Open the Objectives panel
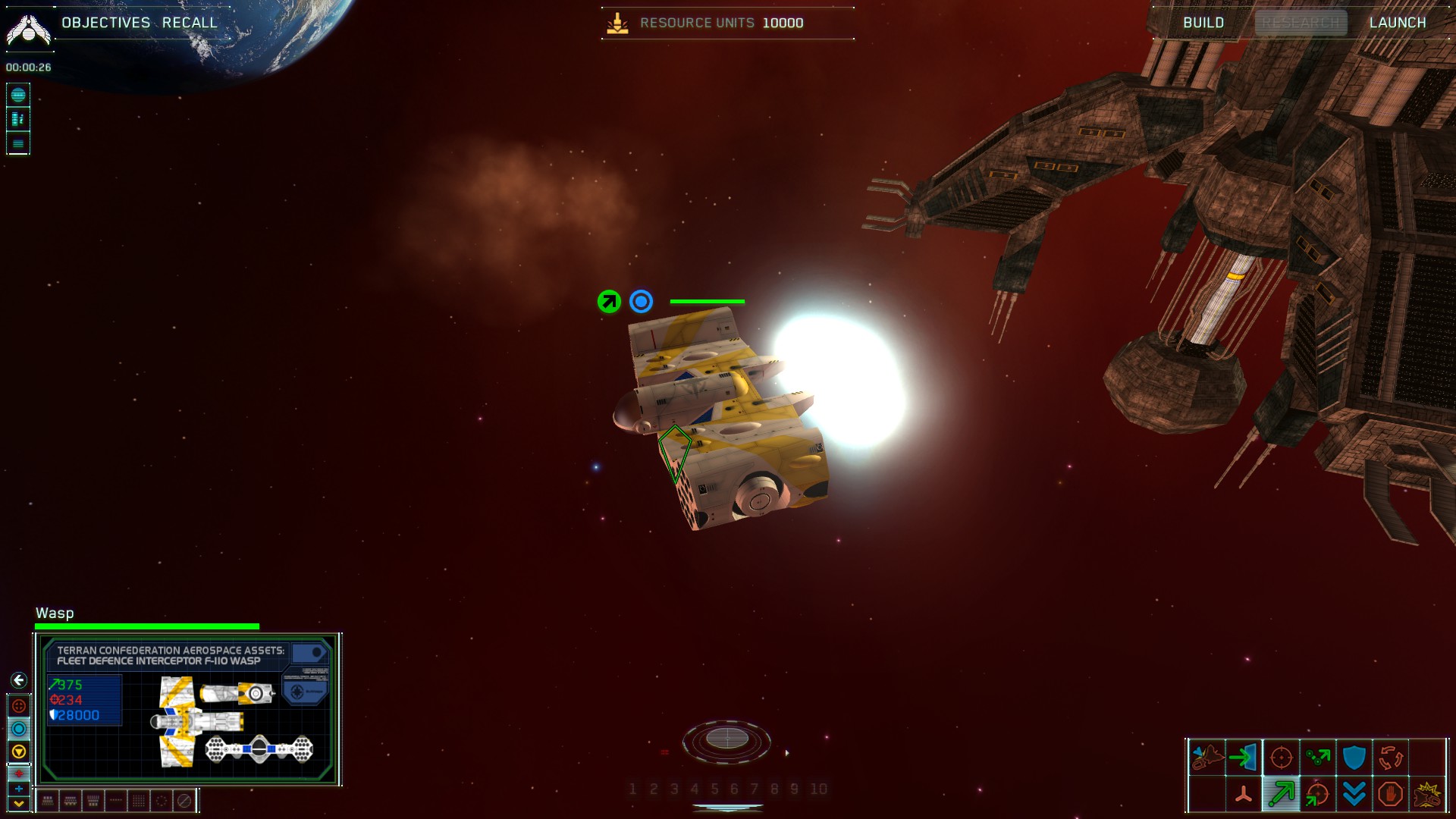This screenshot has width=1456, height=819. coord(105,23)
